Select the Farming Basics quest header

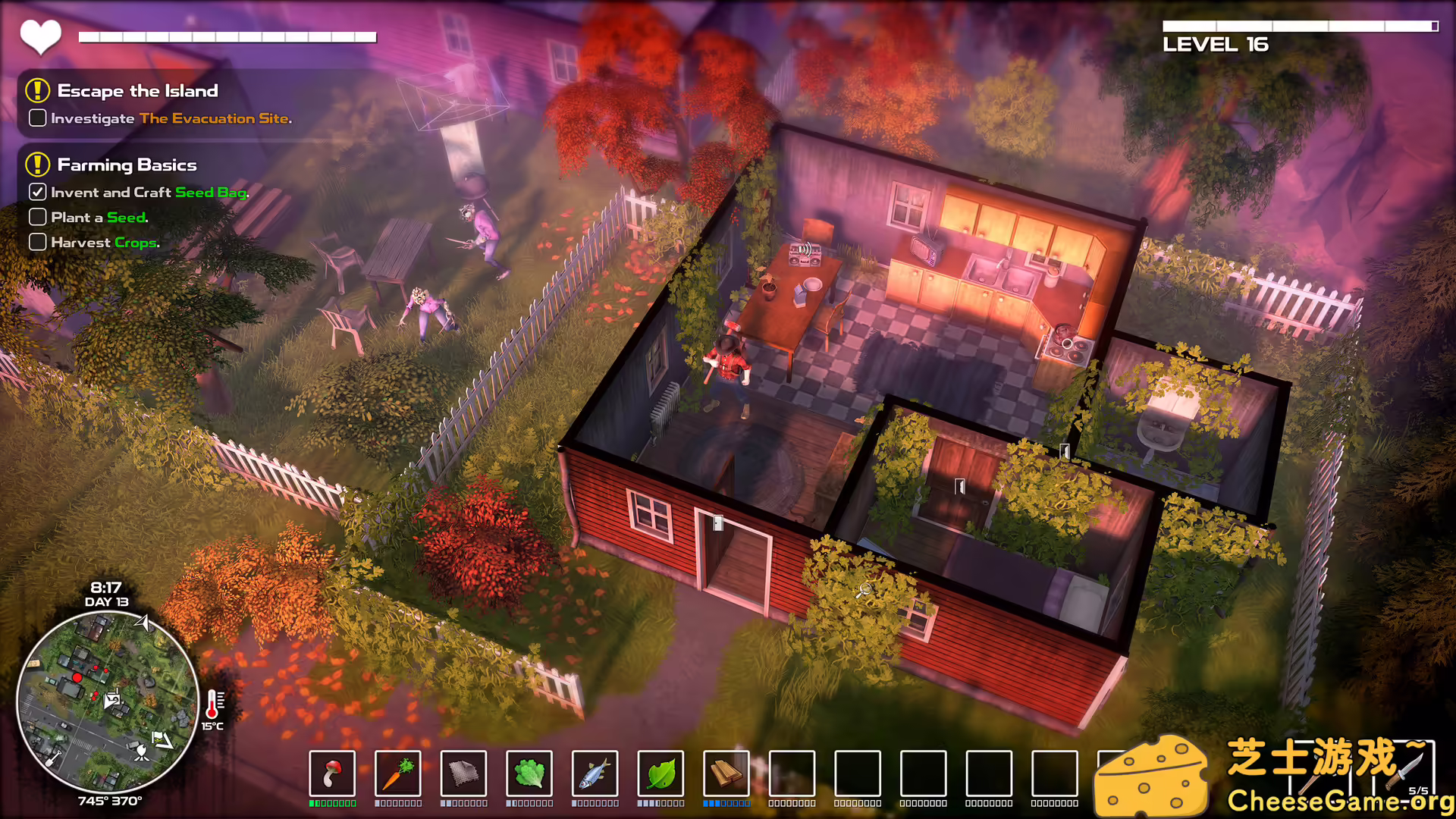pyautogui.click(x=127, y=165)
